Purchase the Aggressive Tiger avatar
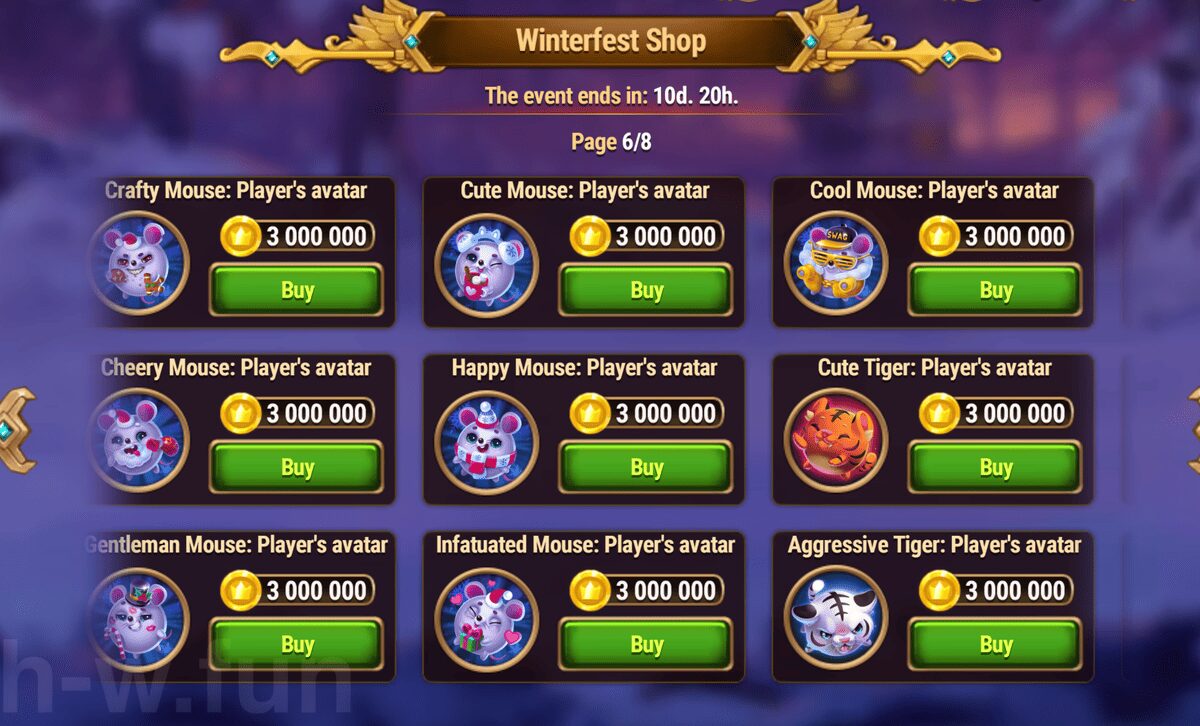The image size is (1200, 726). pos(995,645)
